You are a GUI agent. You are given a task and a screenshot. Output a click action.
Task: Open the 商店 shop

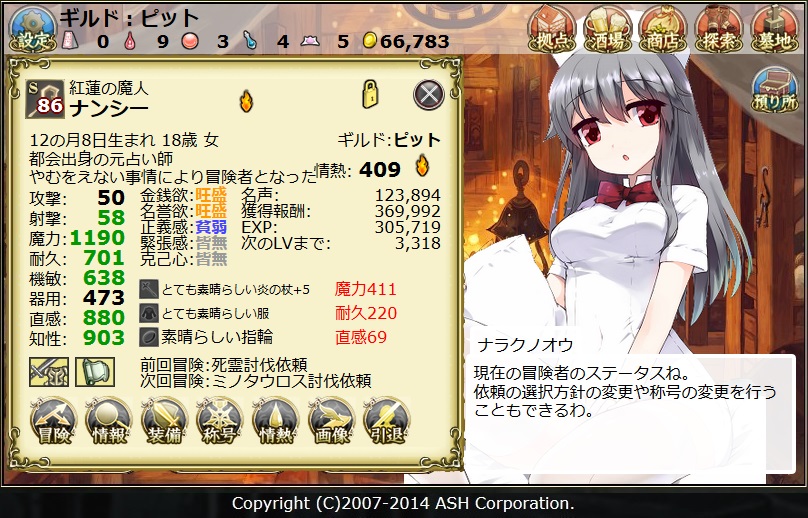(663, 27)
